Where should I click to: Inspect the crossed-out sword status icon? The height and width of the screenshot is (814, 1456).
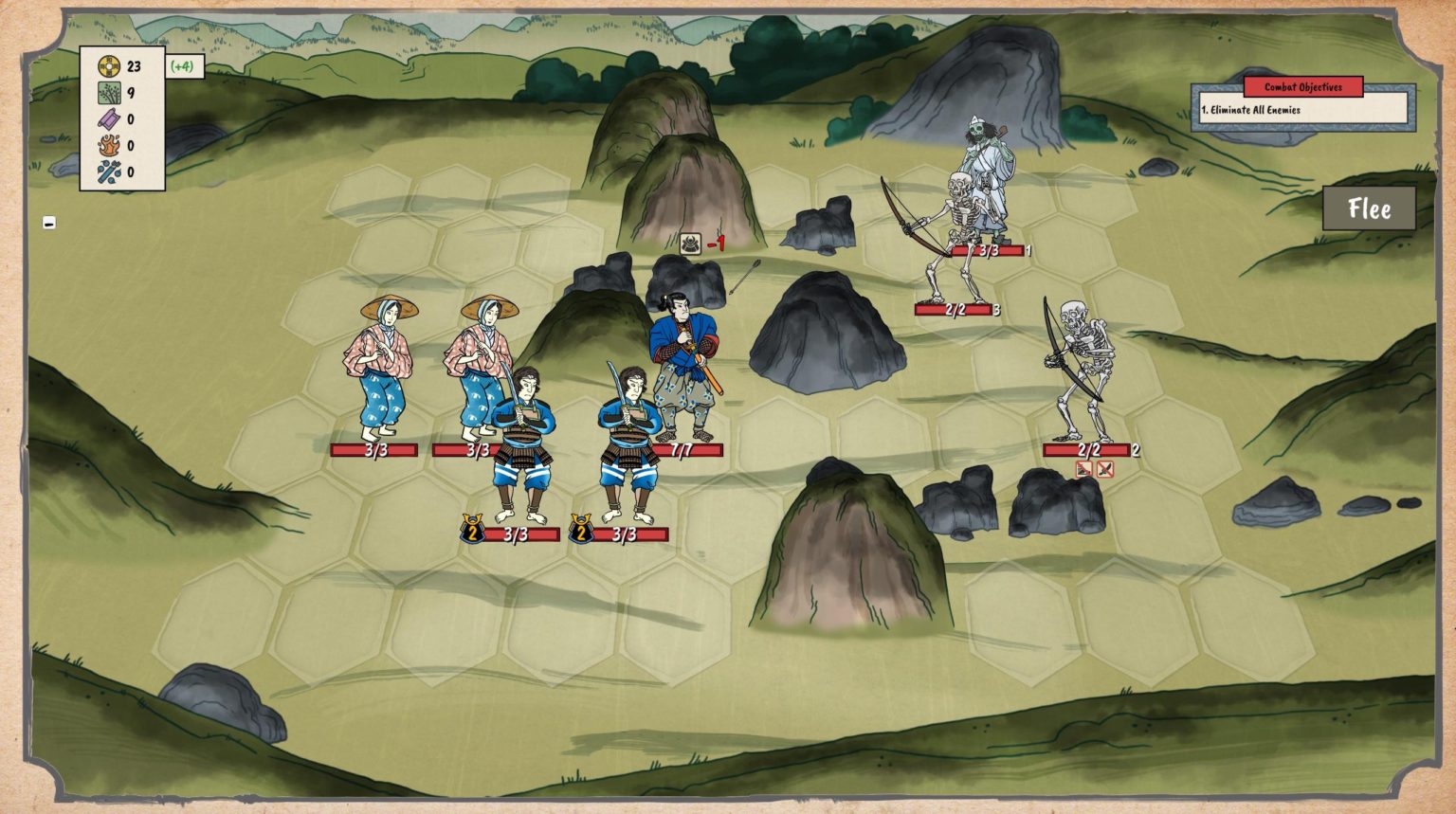tap(1104, 469)
